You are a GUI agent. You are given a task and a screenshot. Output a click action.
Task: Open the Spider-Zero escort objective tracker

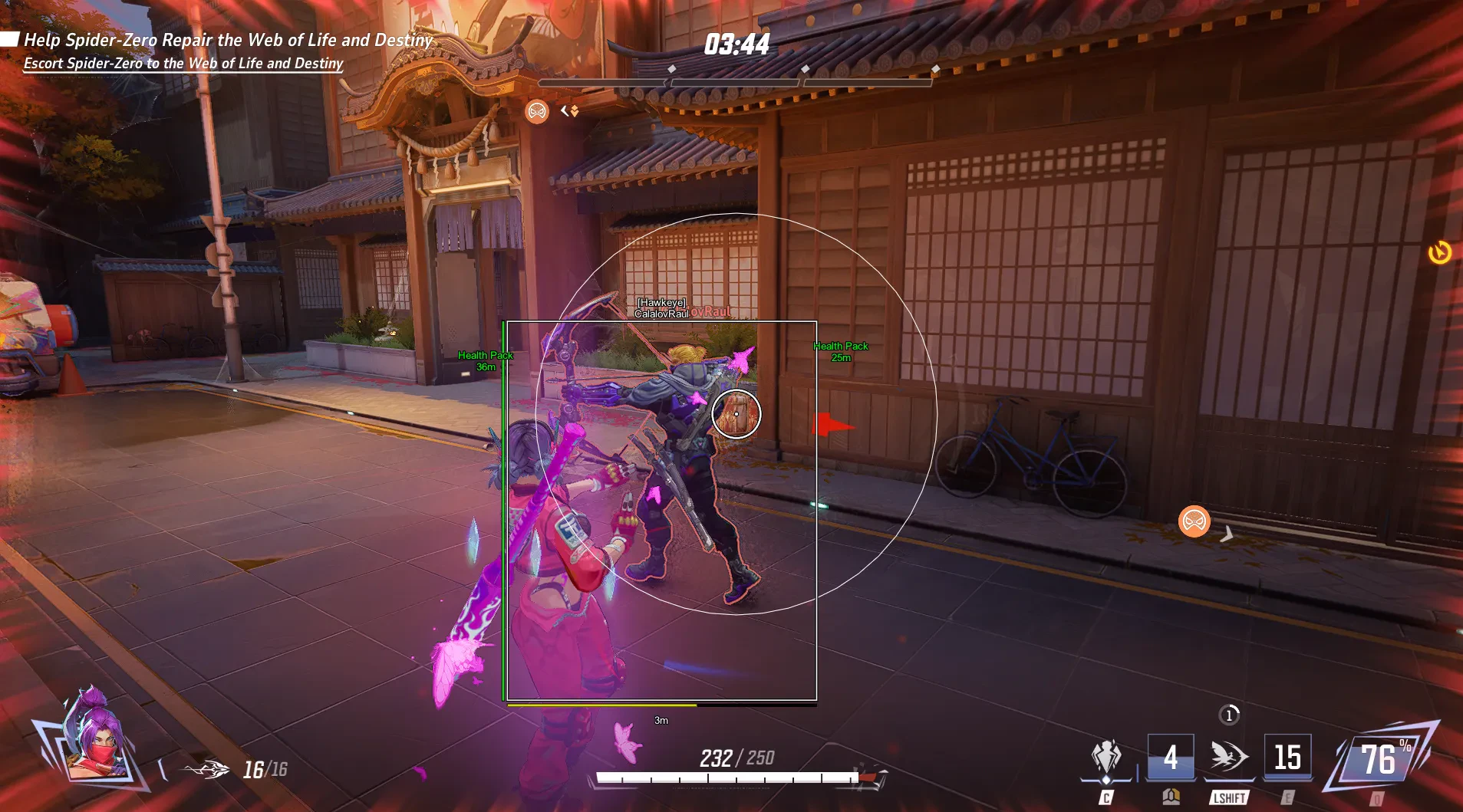point(183,64)
